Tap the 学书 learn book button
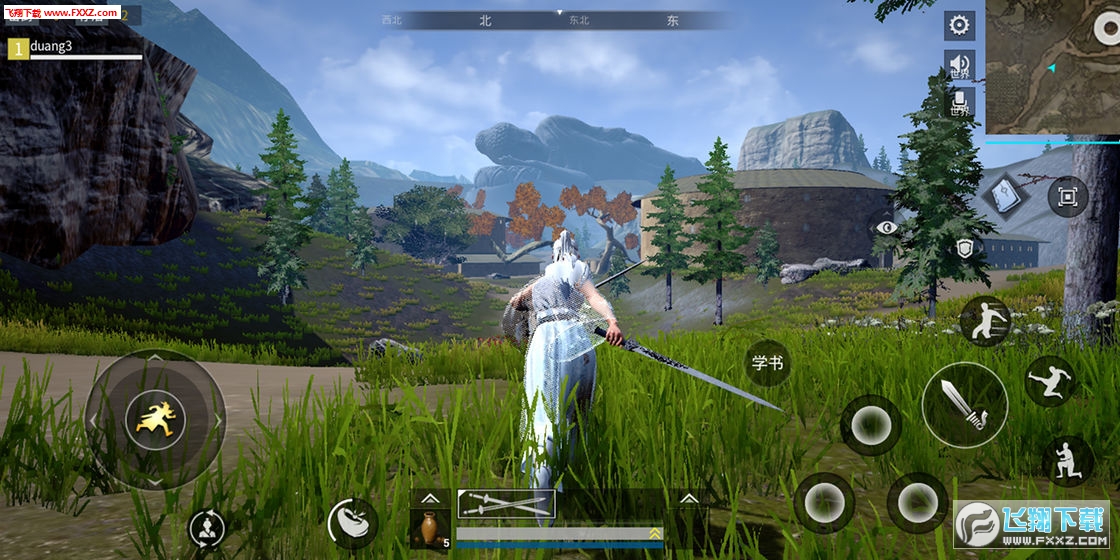Screen dimensions: 1120x560 (x=768, y=363)
